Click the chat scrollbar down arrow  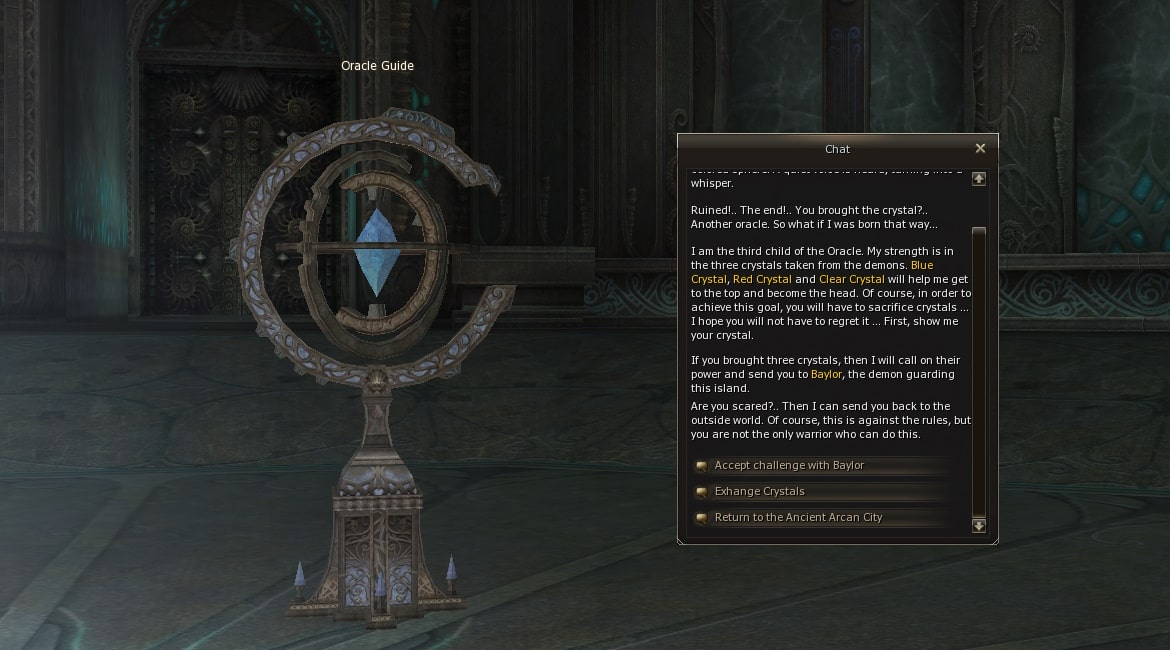[x=979, y=525]
